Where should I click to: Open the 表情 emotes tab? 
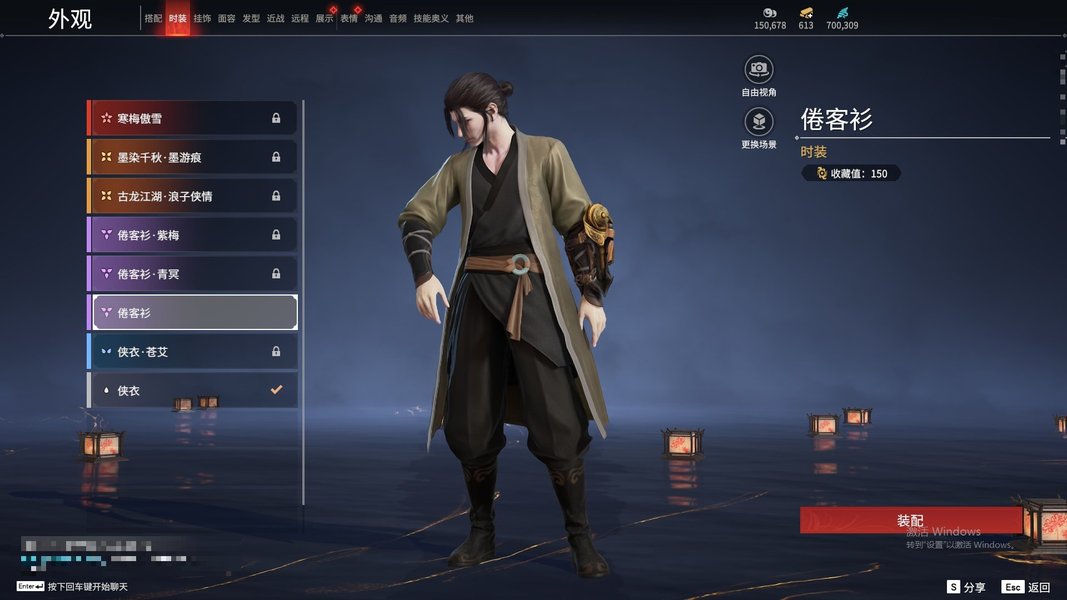[x=349, y=19]
